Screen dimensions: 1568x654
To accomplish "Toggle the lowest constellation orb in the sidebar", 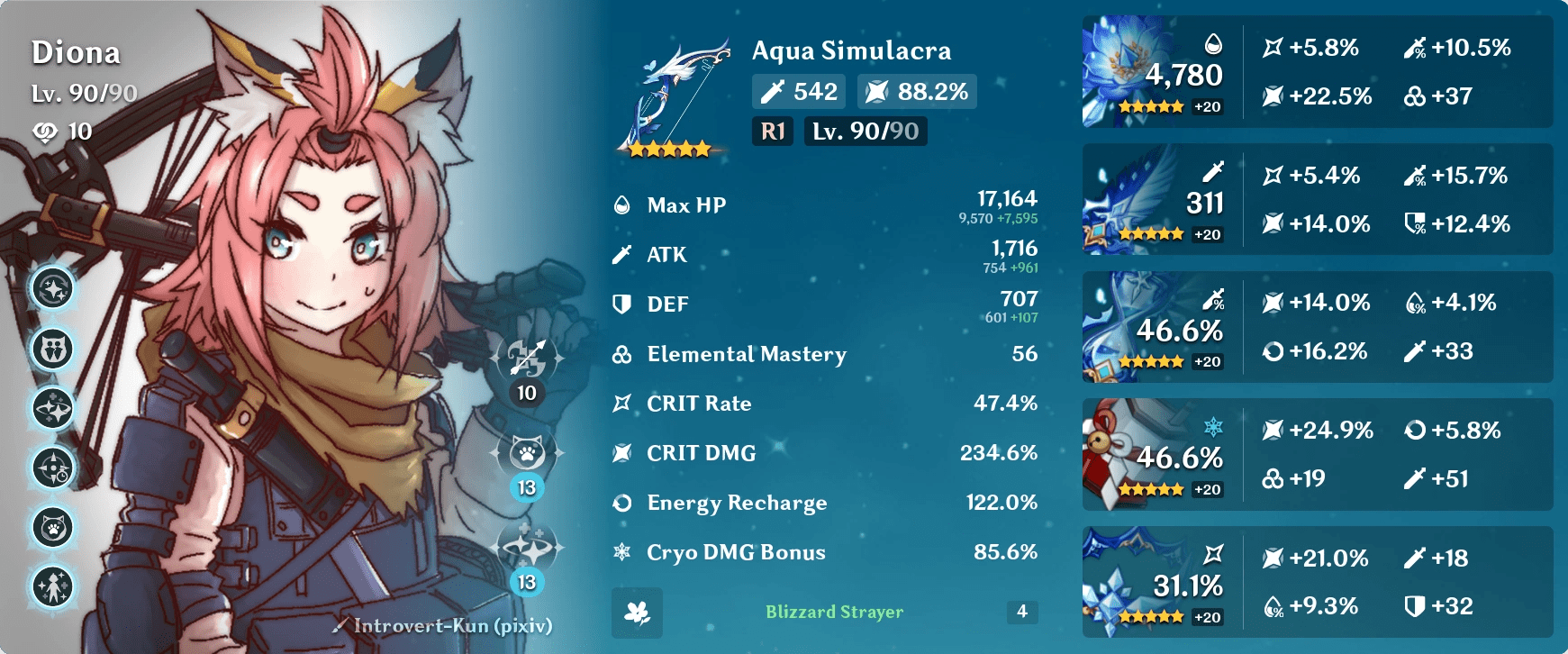I will [x=54, y=586].
